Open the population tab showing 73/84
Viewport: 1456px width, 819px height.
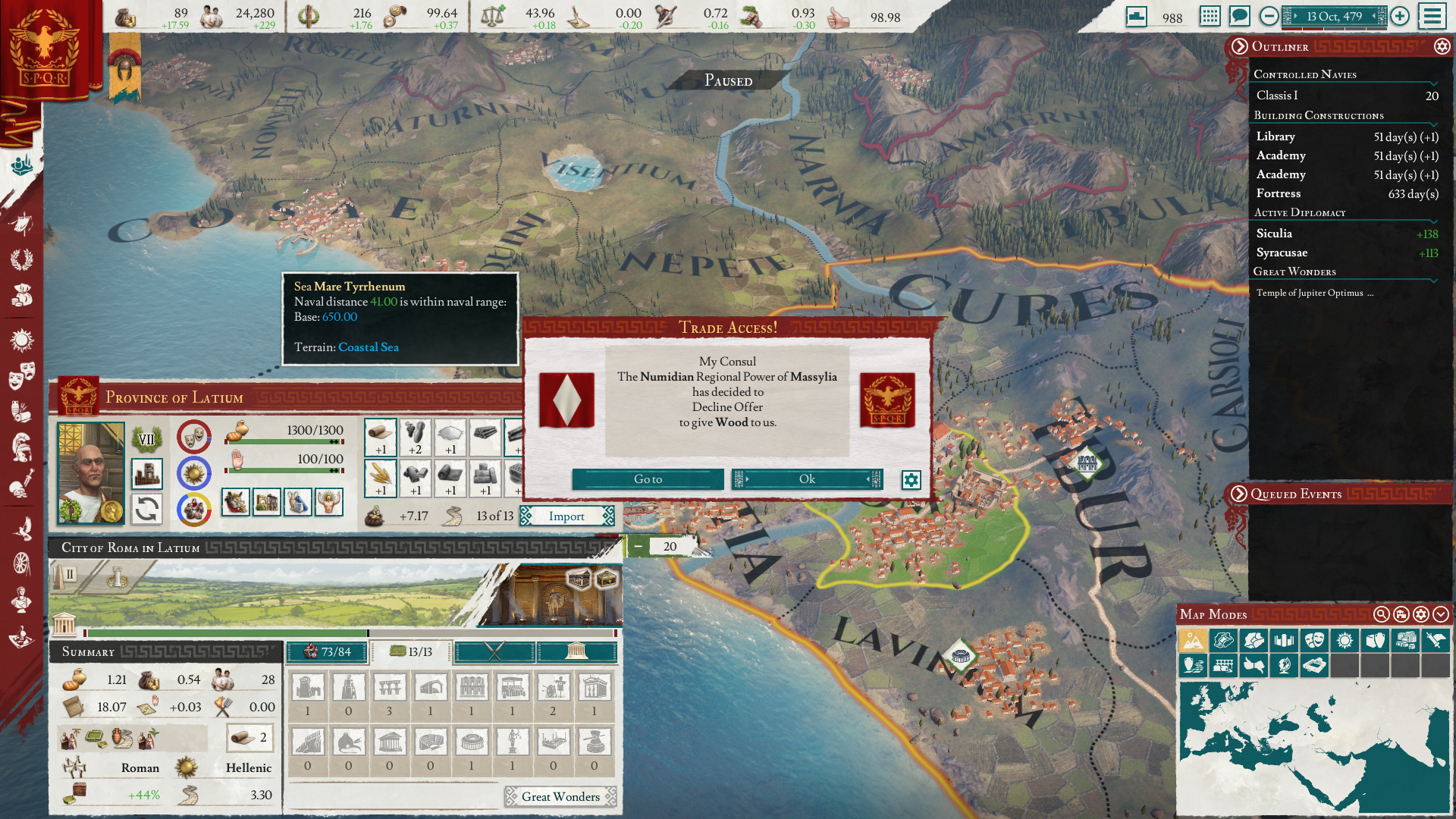tap(326, 651)
